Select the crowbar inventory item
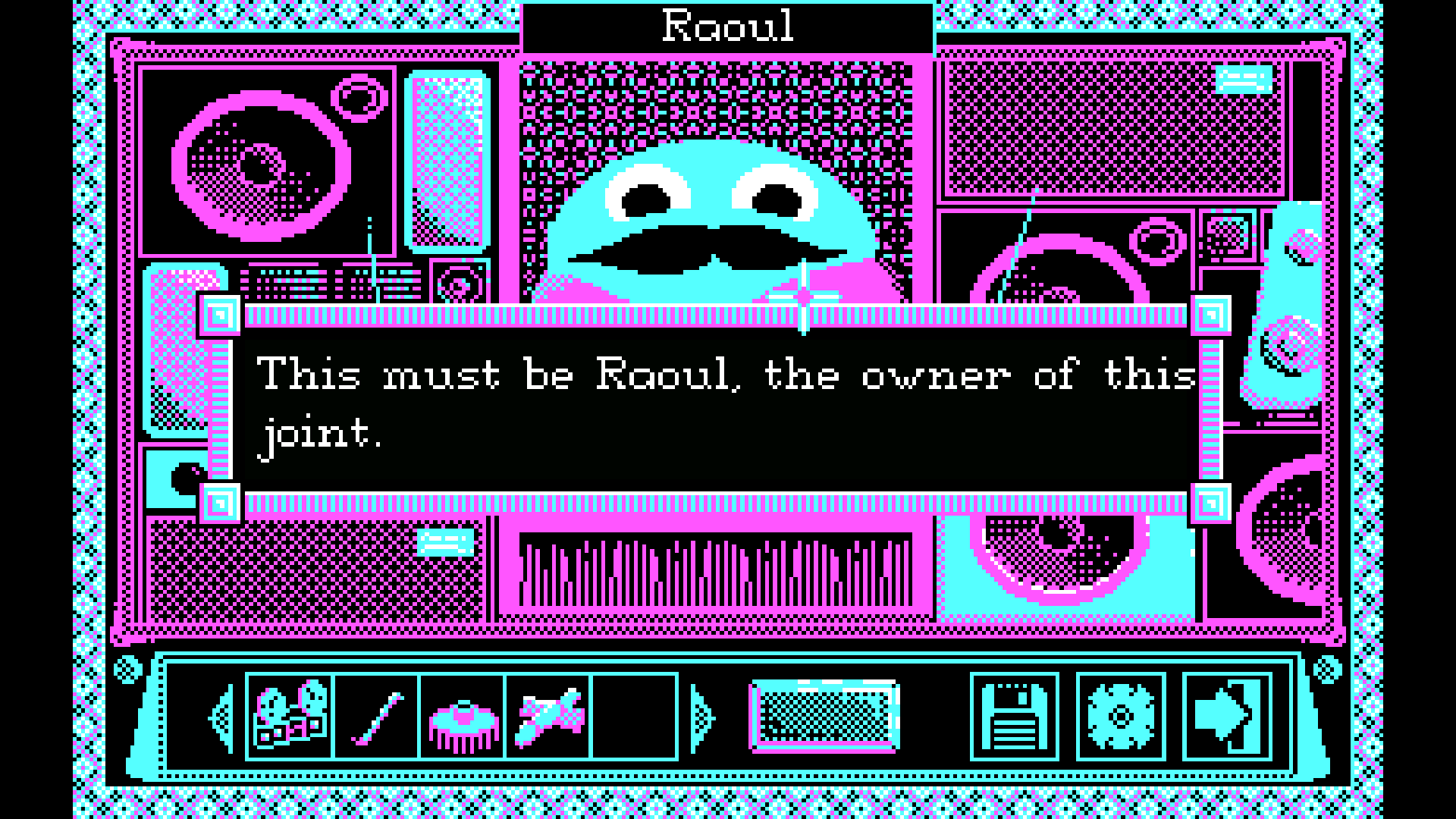 [377, 717]
